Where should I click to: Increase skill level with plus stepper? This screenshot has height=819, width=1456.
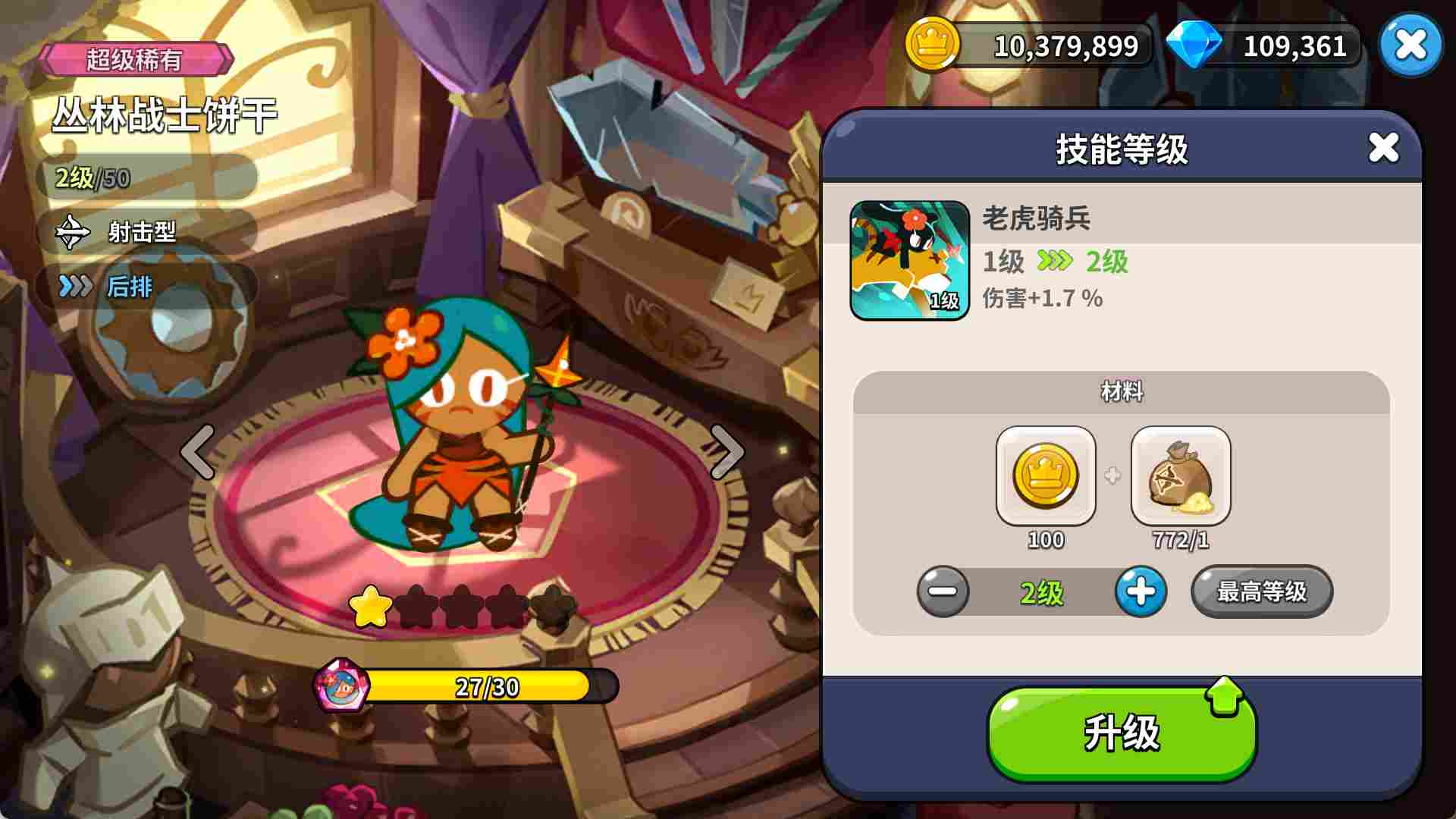1141,592
